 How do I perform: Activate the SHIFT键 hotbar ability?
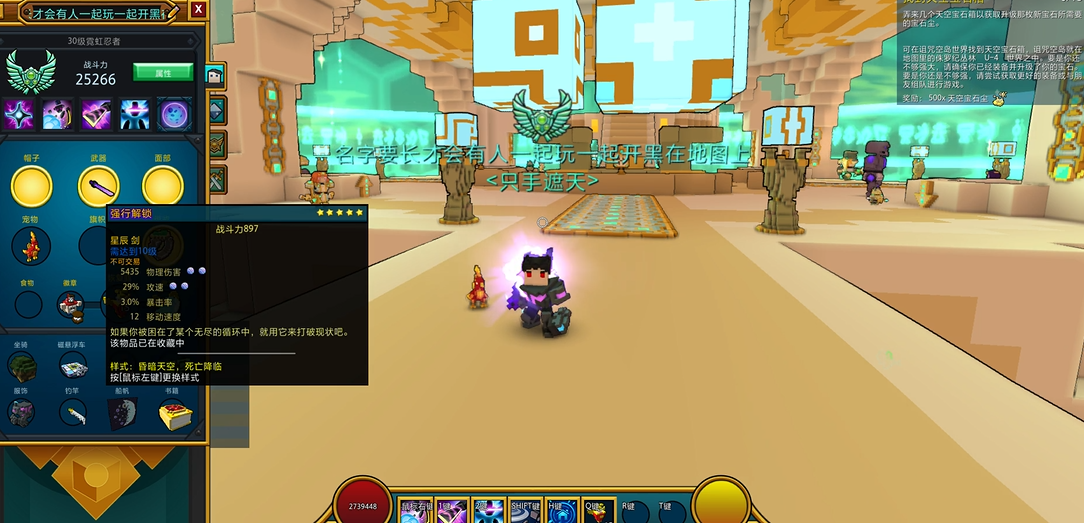click(526, 510)
